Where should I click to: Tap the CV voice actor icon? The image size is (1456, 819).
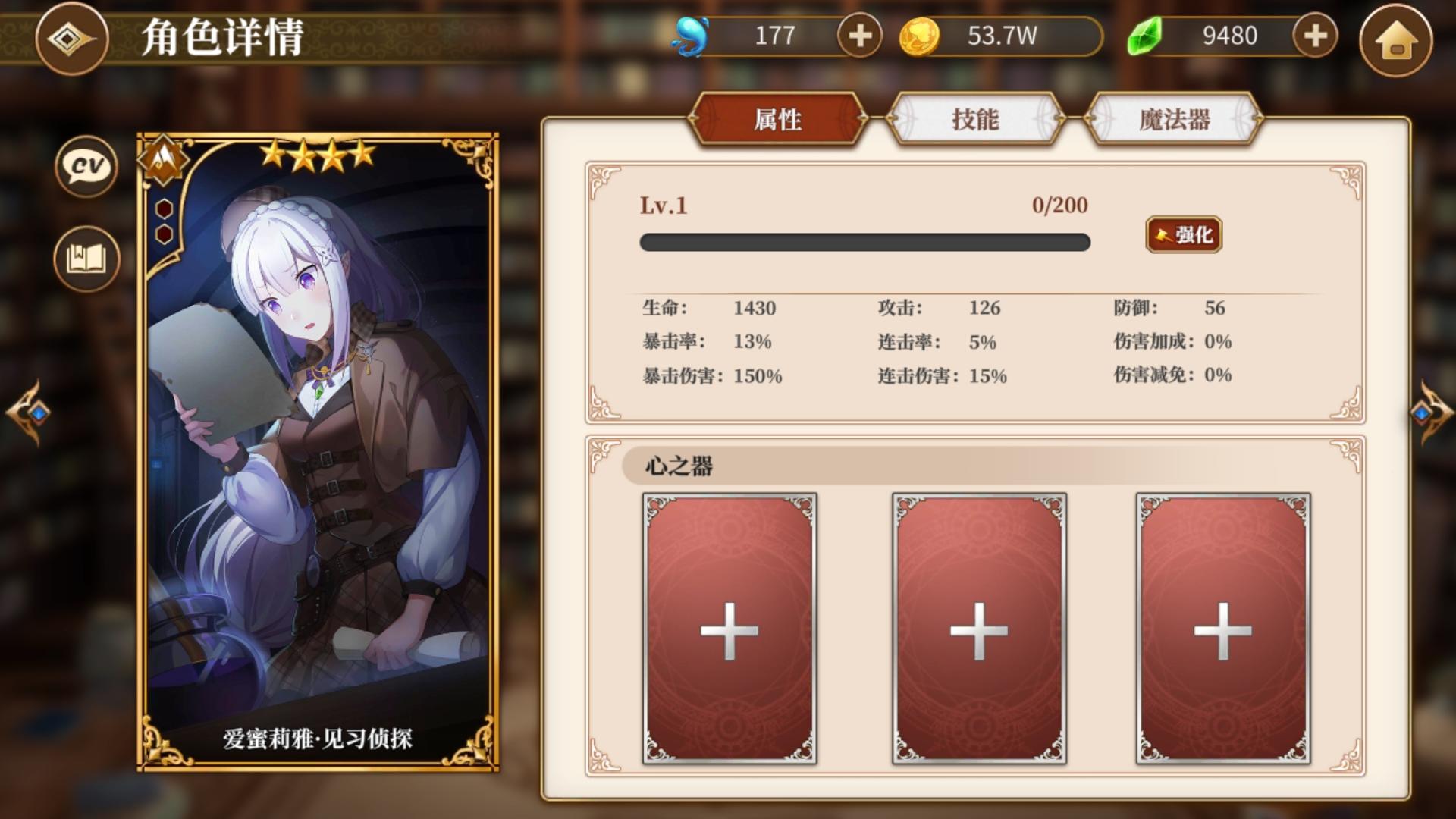[x=85, y=168]
